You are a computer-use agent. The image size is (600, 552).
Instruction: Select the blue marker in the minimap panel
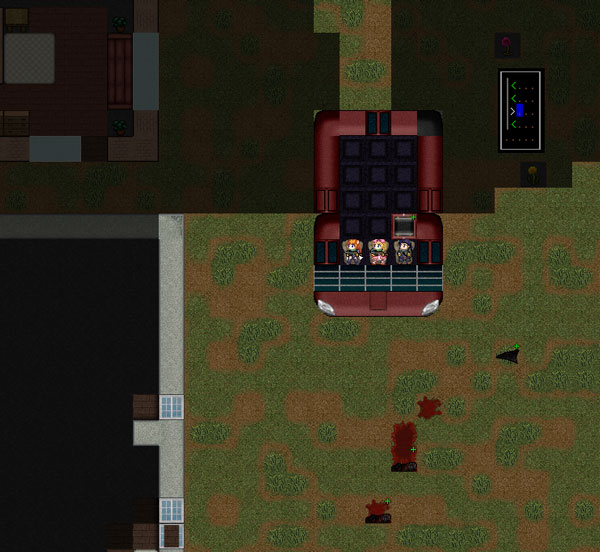coord(520,110)
